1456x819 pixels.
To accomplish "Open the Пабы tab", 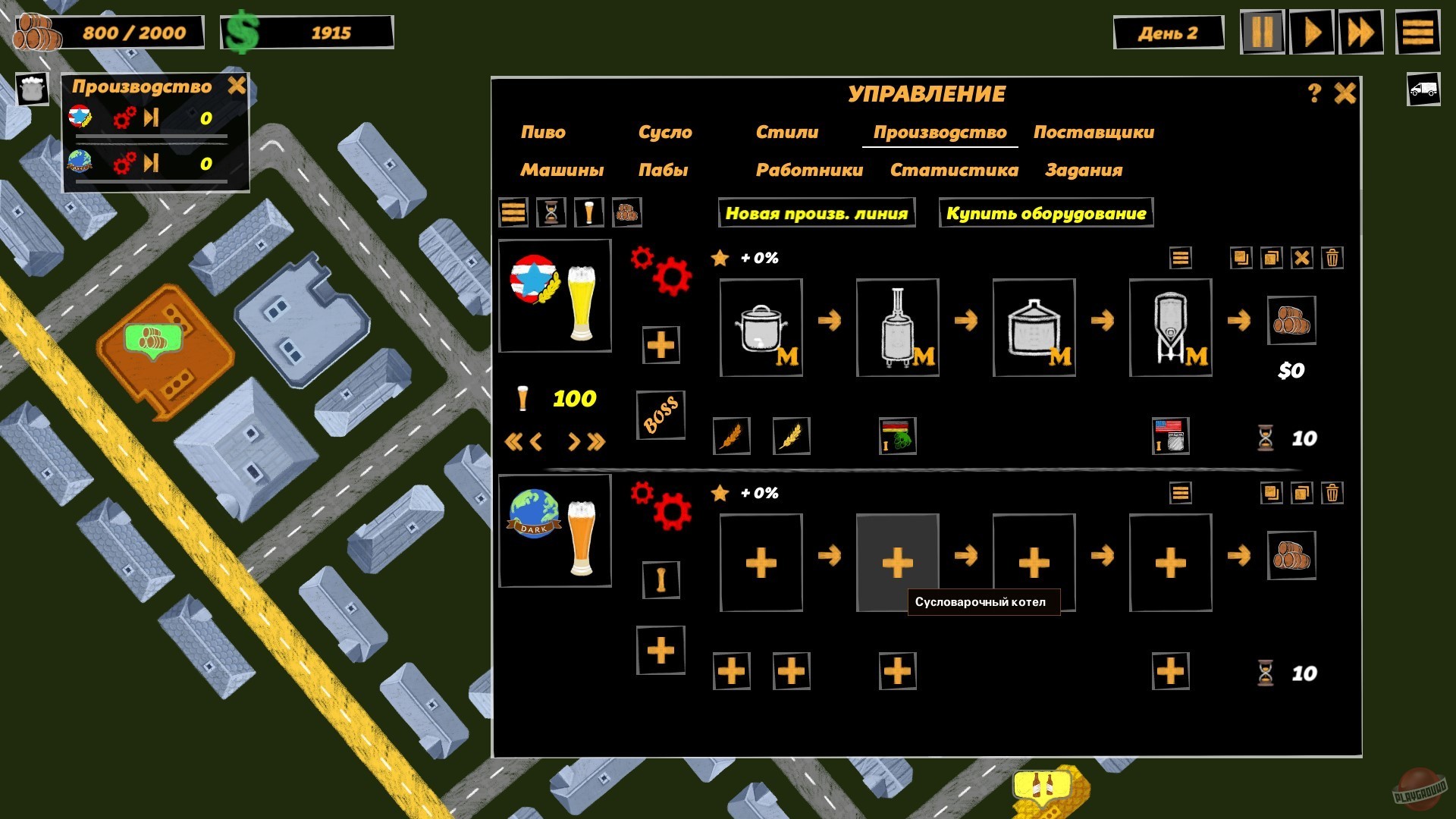I will tap(664, 170).
